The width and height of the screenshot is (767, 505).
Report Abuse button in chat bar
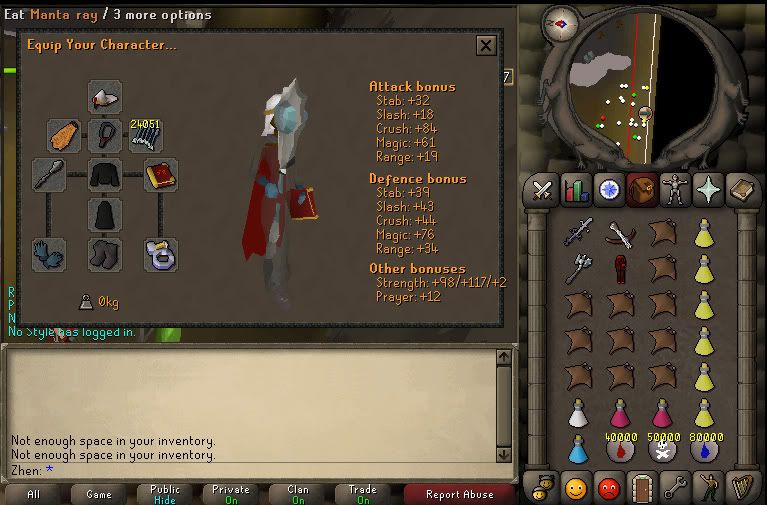(458, 494)
